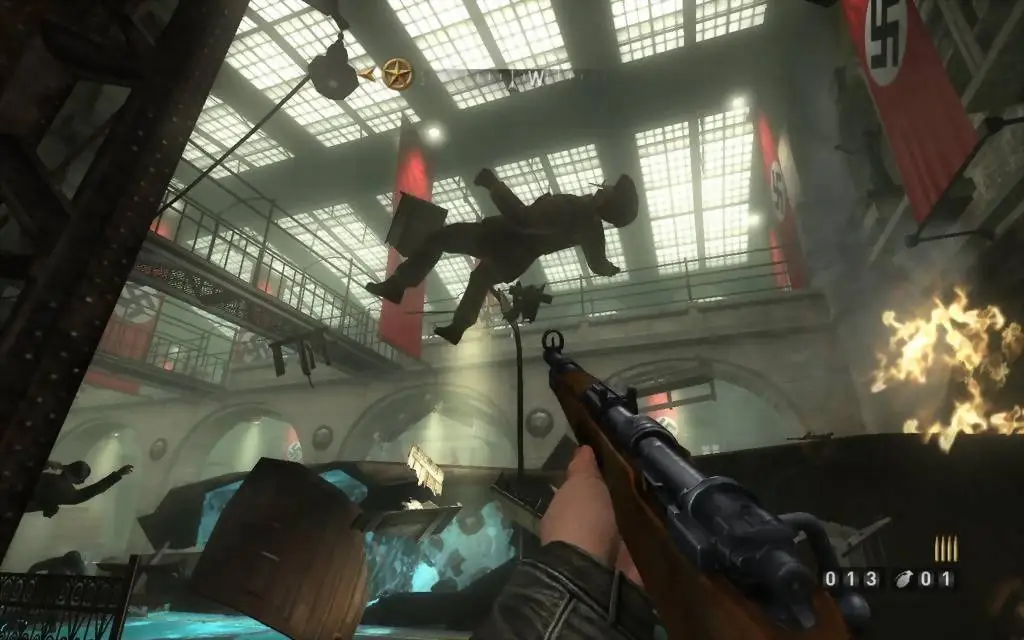Click the grenade icon
Screen dimensions: 1024x640
pos(906,578)
